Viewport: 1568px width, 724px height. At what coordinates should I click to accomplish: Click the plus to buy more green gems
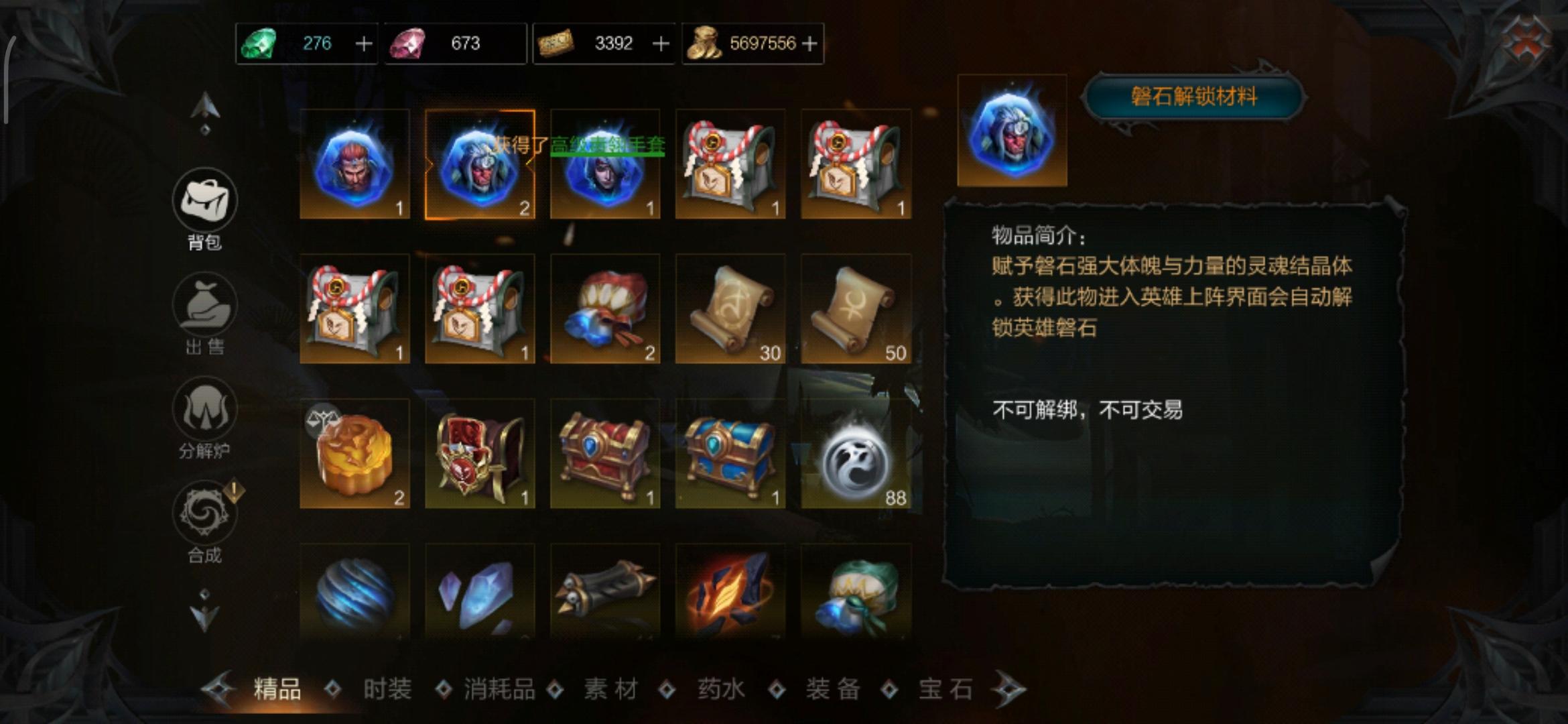pyautogui.click(x=362, y=43)
